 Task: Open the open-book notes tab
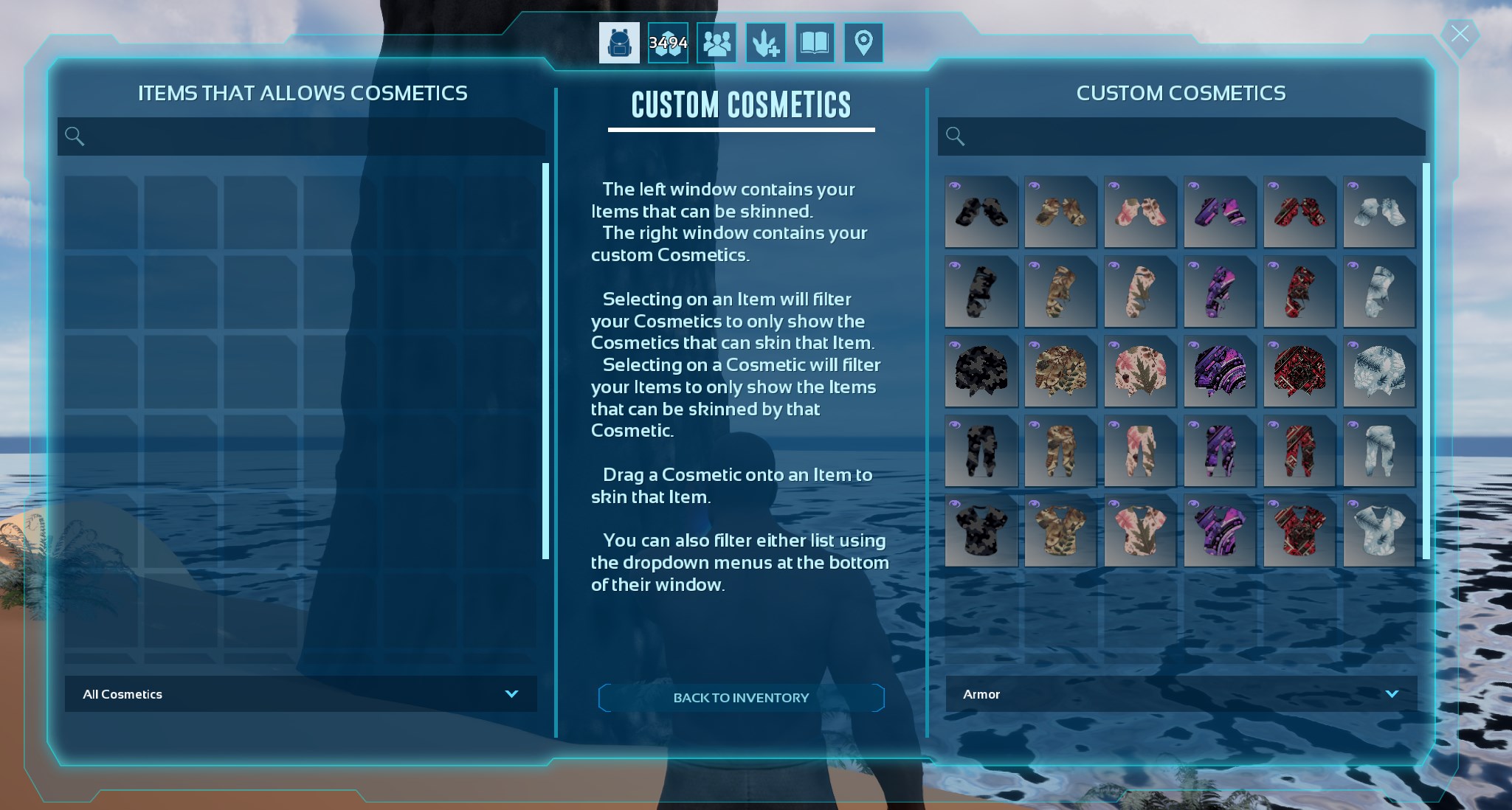click(x=815, y=43)
